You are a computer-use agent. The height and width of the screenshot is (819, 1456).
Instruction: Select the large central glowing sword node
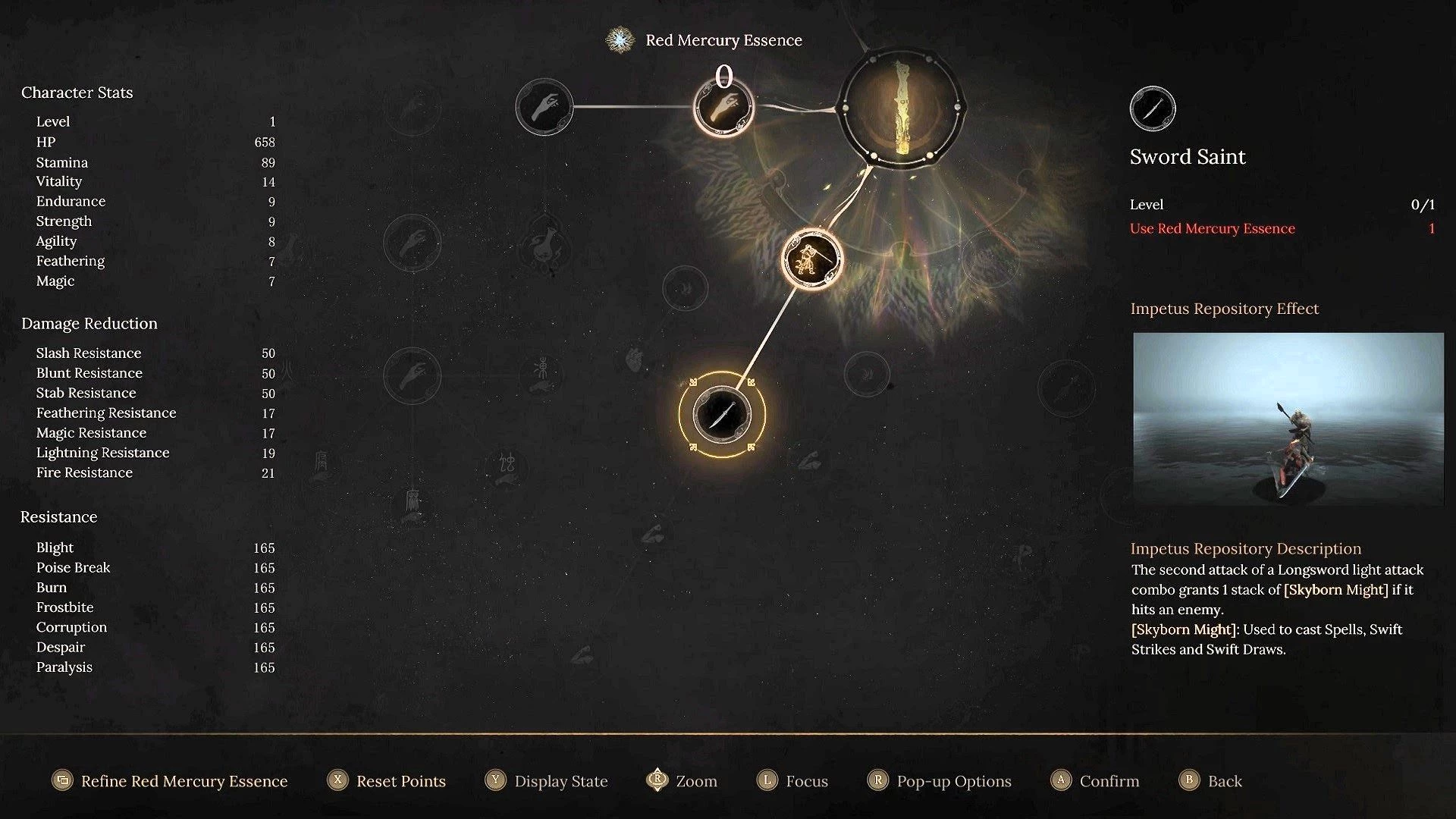click(901, 107)
